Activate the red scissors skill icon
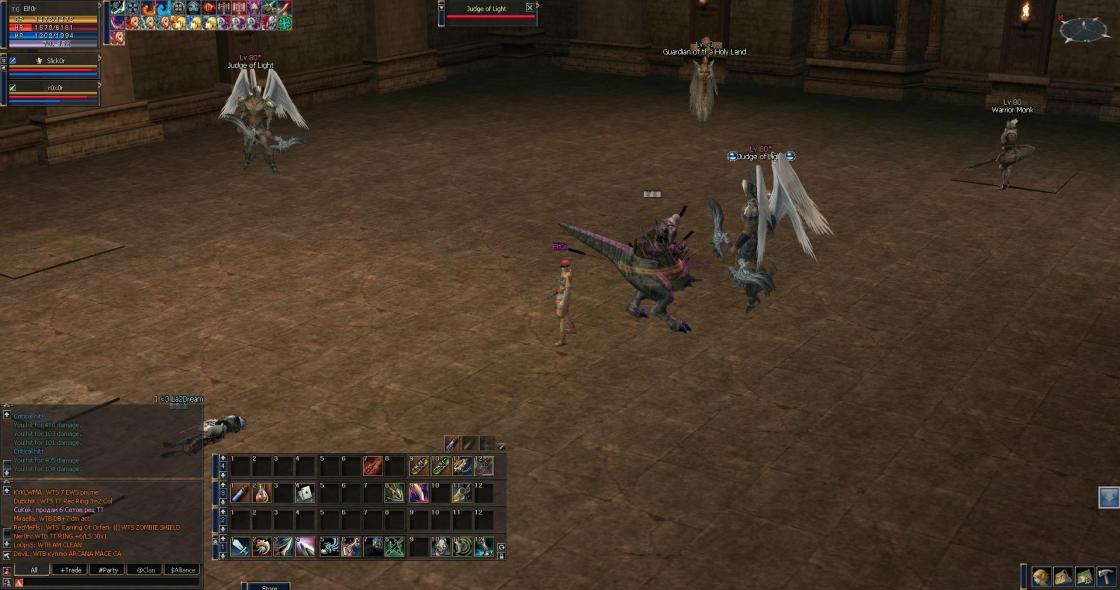The width and height of the screenshot is (1120, 590). pyautogui.click(x=372, y=466)
